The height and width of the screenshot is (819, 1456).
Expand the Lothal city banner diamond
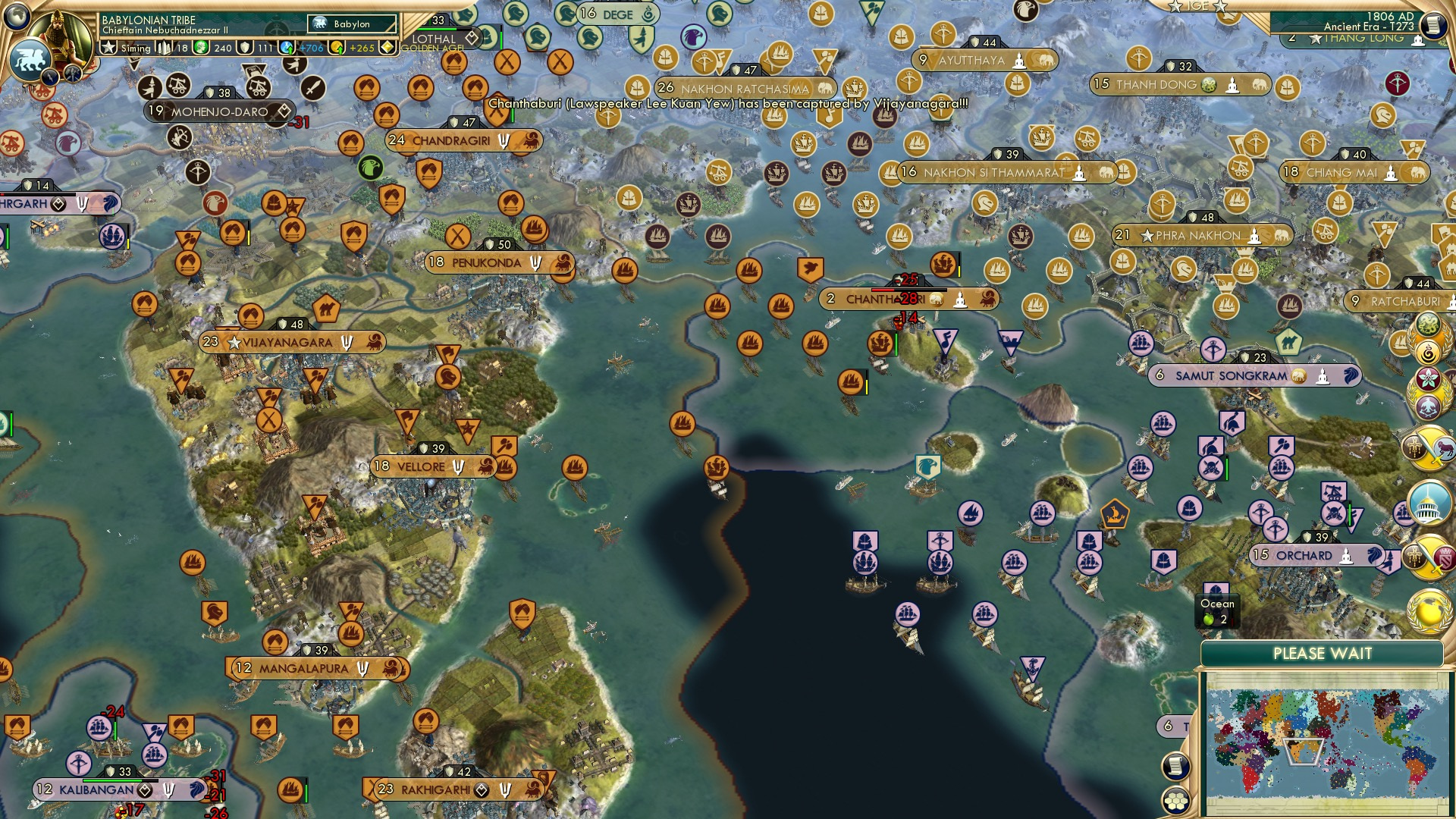click(470, 39)
